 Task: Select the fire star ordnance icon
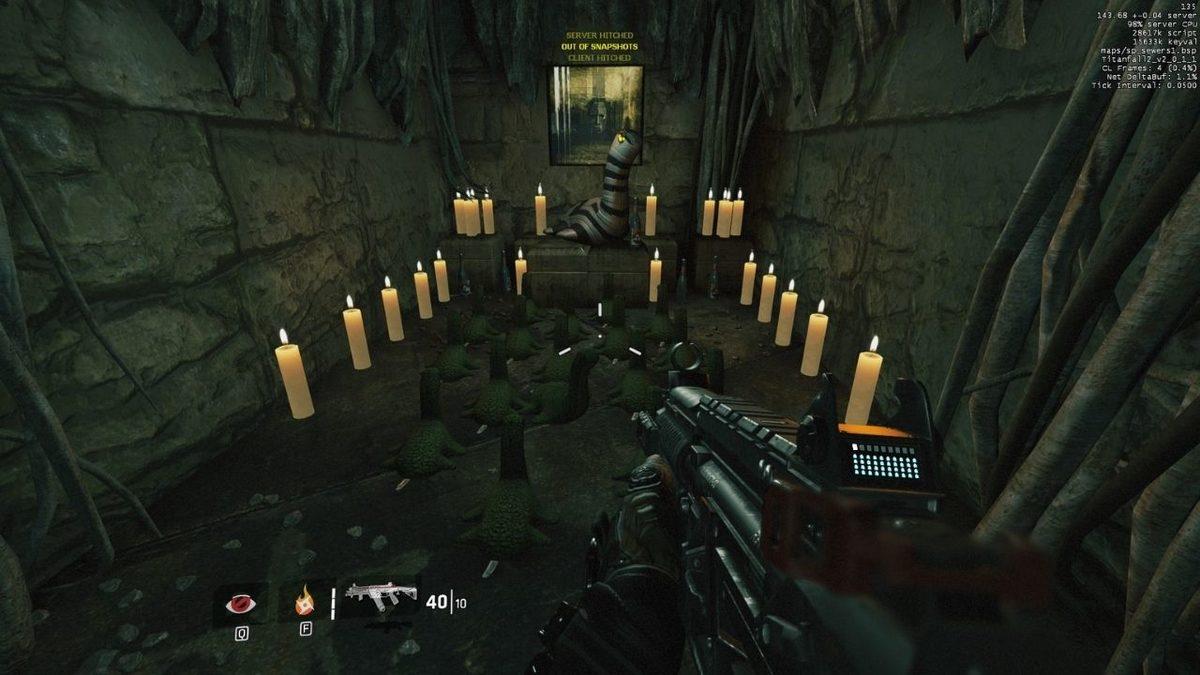[x=302, y=603]
